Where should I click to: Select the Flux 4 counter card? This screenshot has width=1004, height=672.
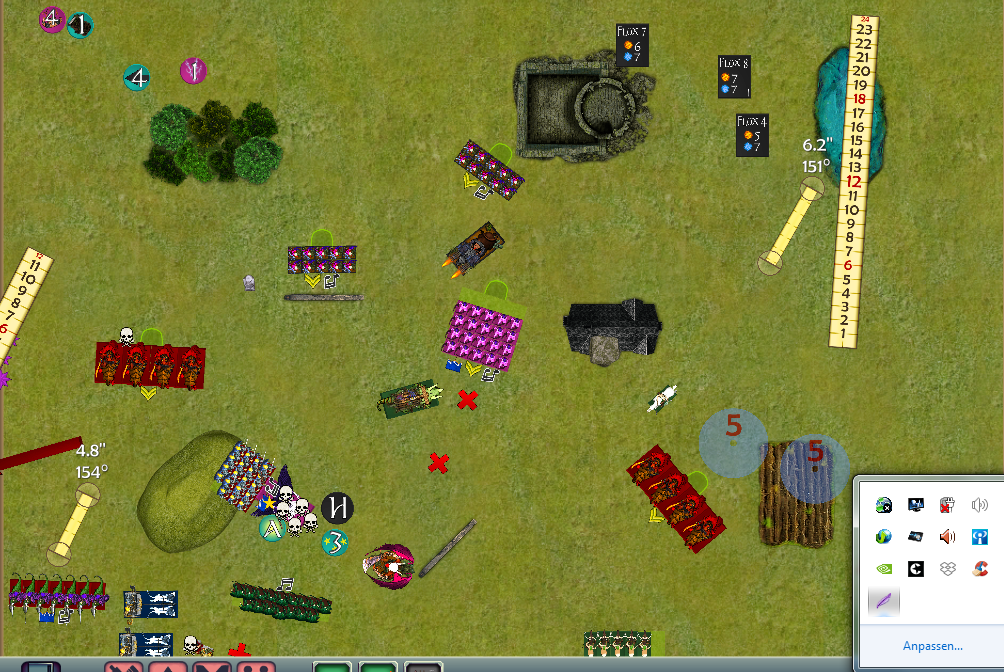(x=752, y=135)
